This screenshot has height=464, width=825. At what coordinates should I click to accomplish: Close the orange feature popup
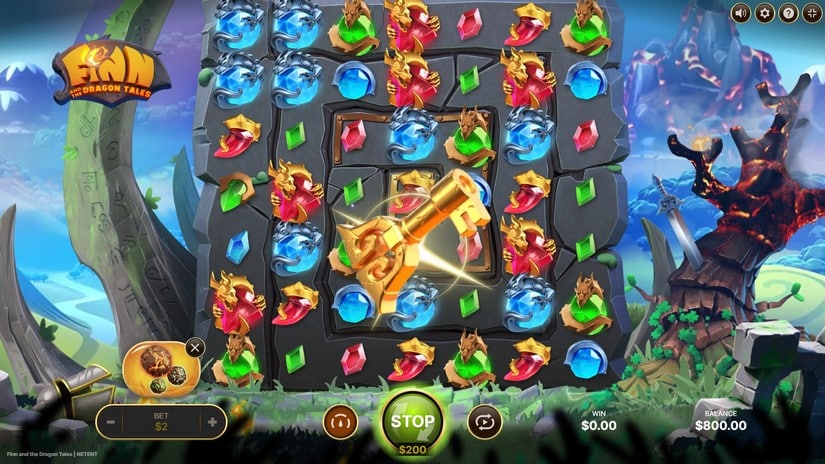(x=195, y=348)
